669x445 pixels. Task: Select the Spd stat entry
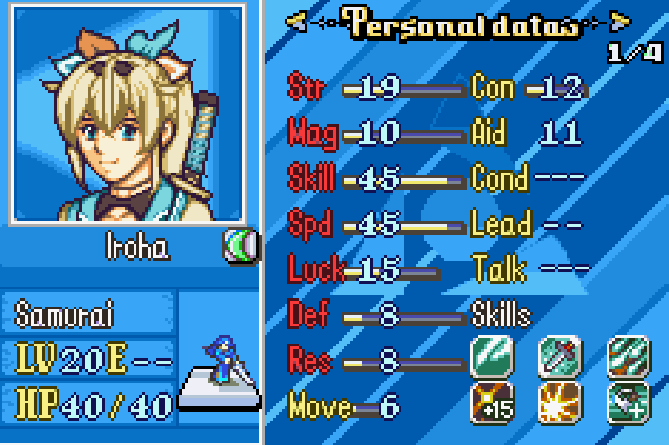[310, 223]
